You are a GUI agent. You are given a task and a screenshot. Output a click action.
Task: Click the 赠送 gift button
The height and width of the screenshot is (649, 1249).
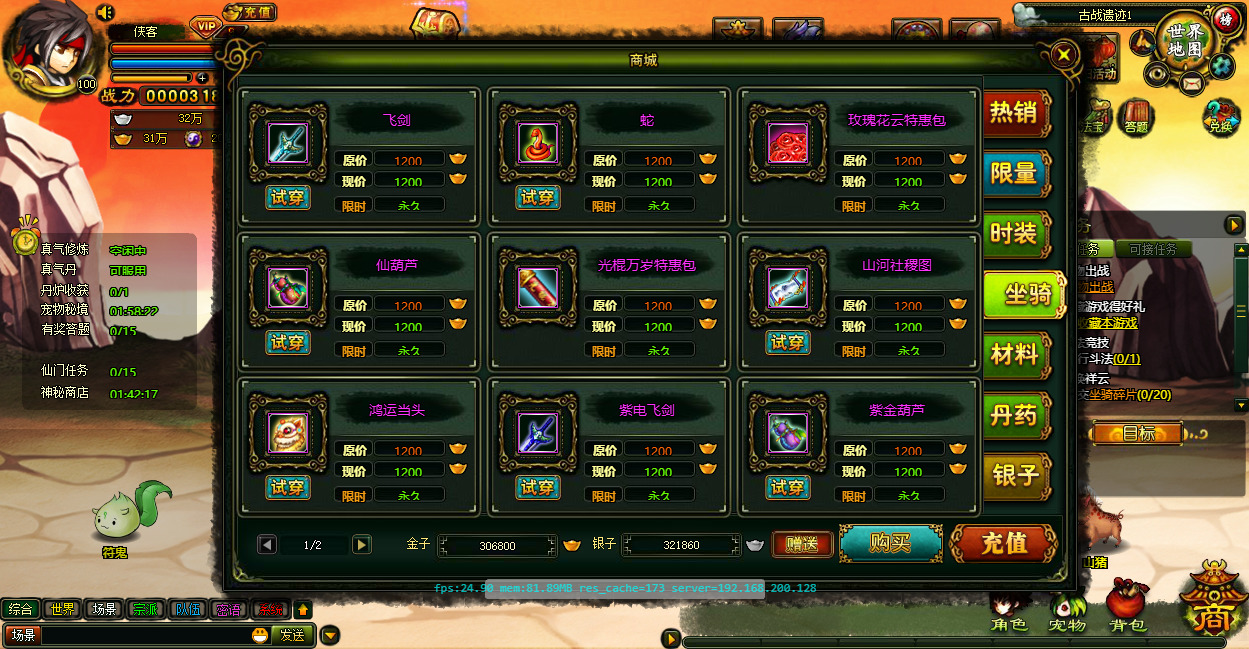[802, 544]
